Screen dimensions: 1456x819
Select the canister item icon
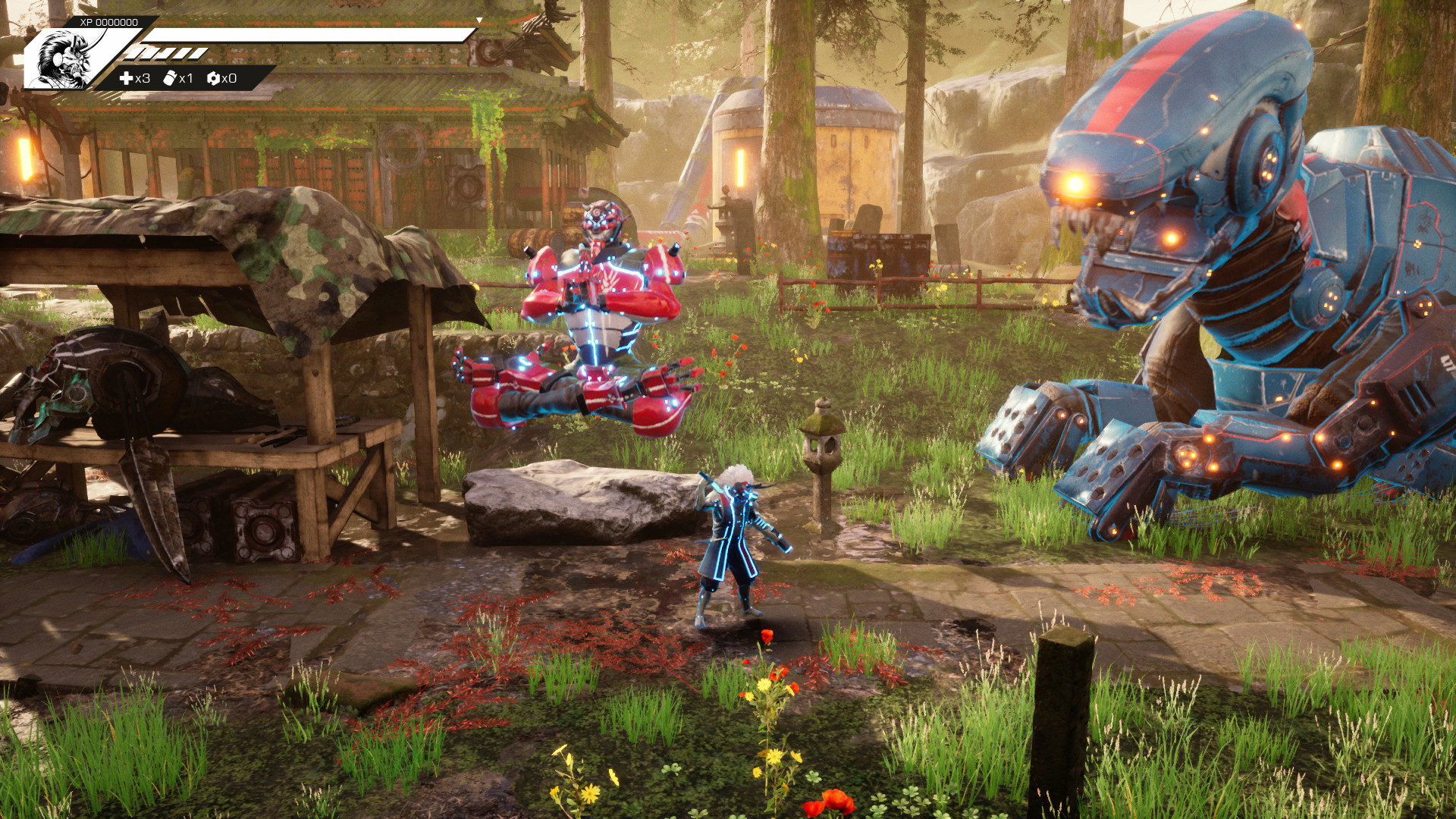click(170, 78)
